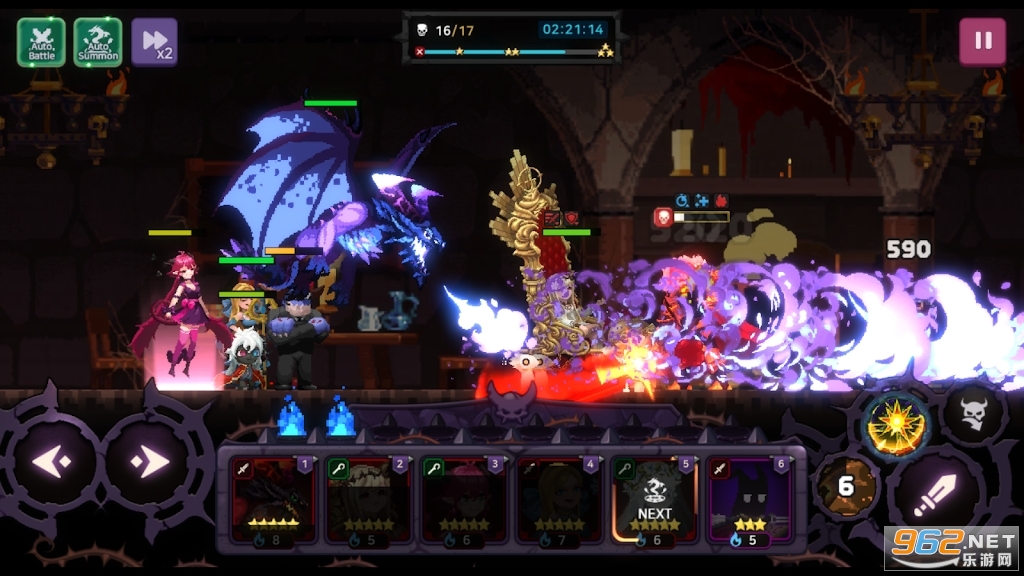Toggle the Auto Summon button
This screenshot has height=576, width=1024.
coord(98,42)
